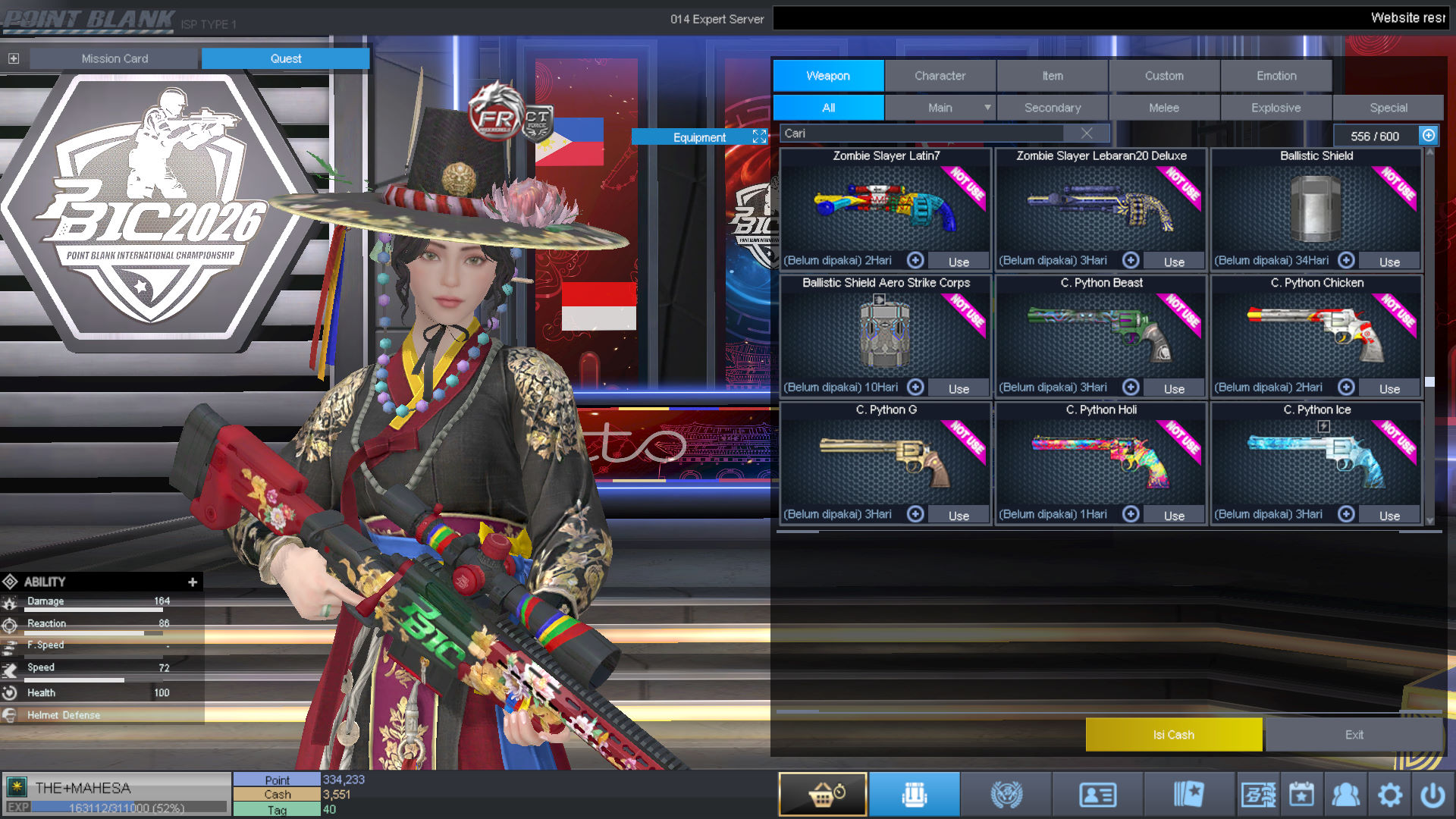
Task: Use the Zombie Slayer Latin7 weapon
Action: point(959,262)
